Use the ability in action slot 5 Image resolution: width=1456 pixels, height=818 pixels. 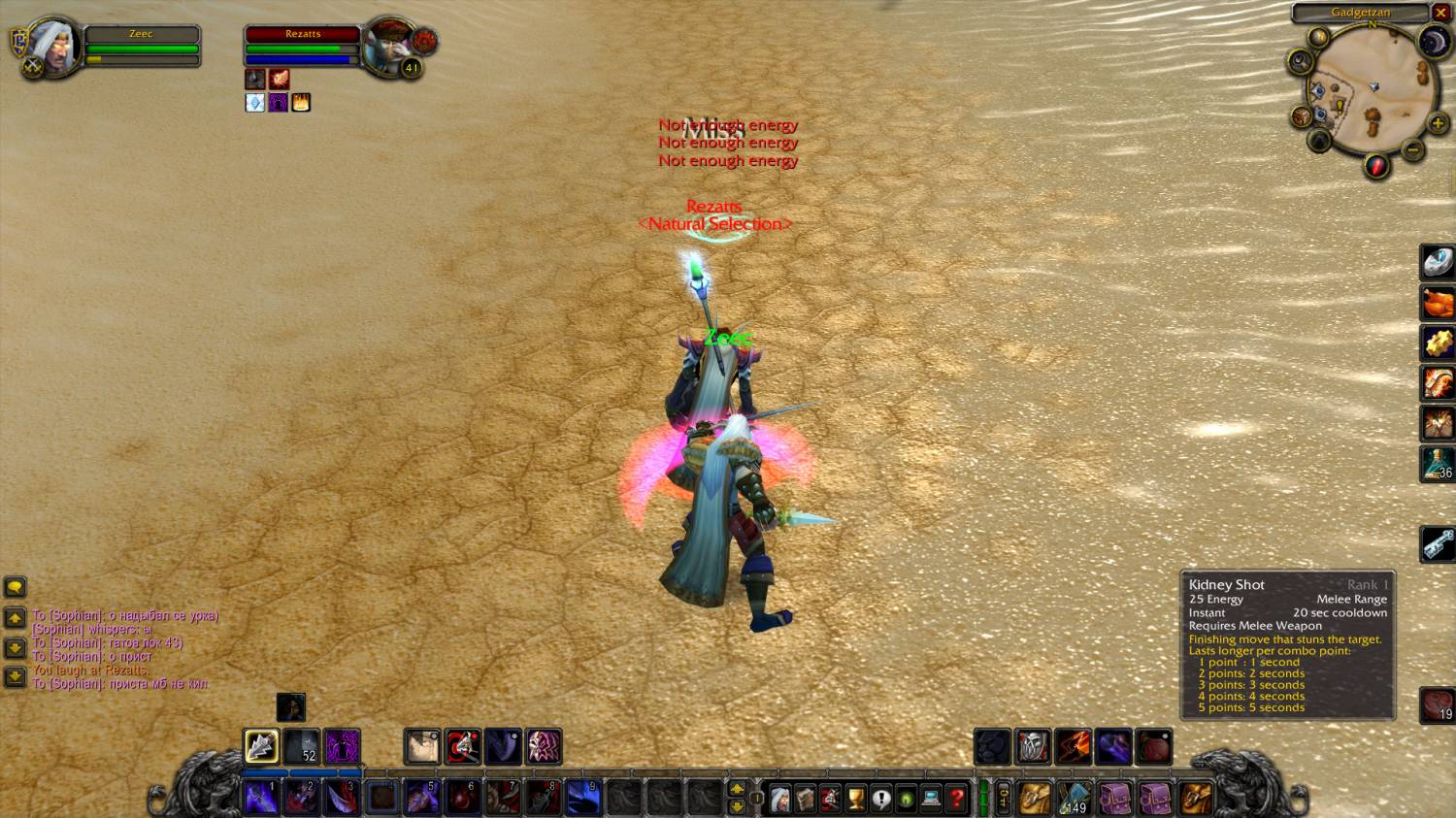point(421,797)
